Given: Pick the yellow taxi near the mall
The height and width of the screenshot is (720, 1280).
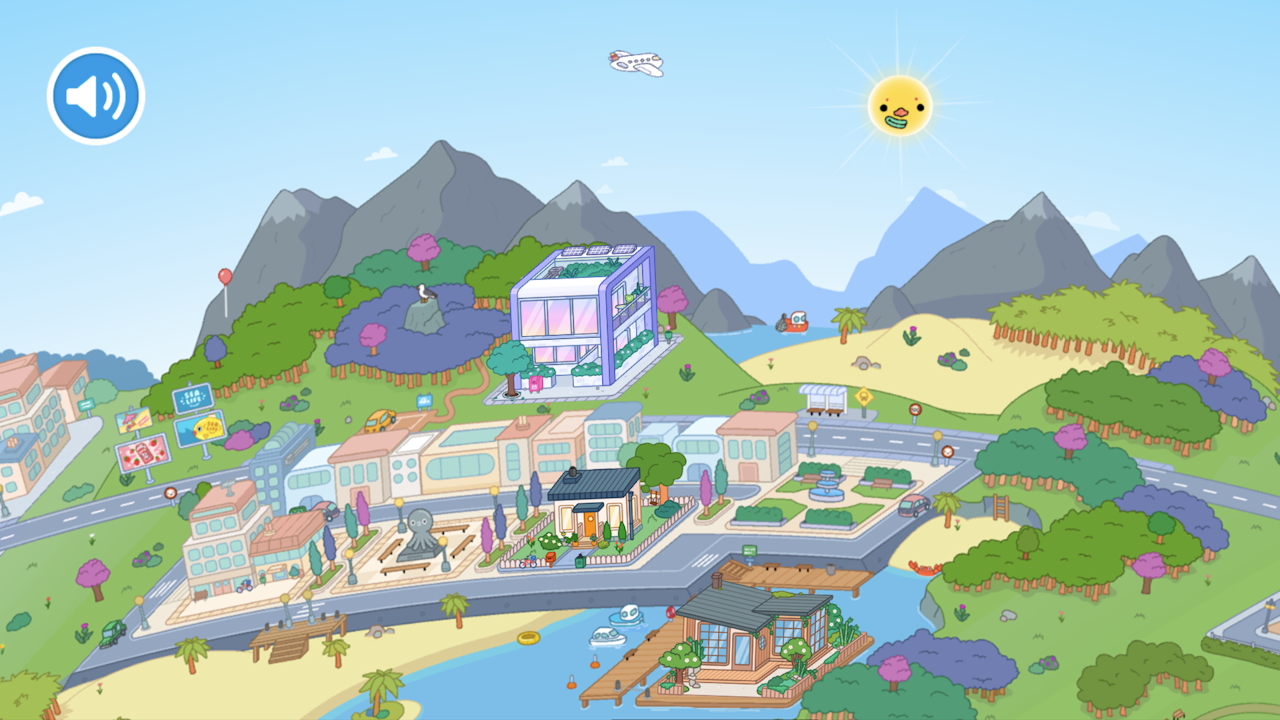Looking at the screenshot, I should pos(378,421).
